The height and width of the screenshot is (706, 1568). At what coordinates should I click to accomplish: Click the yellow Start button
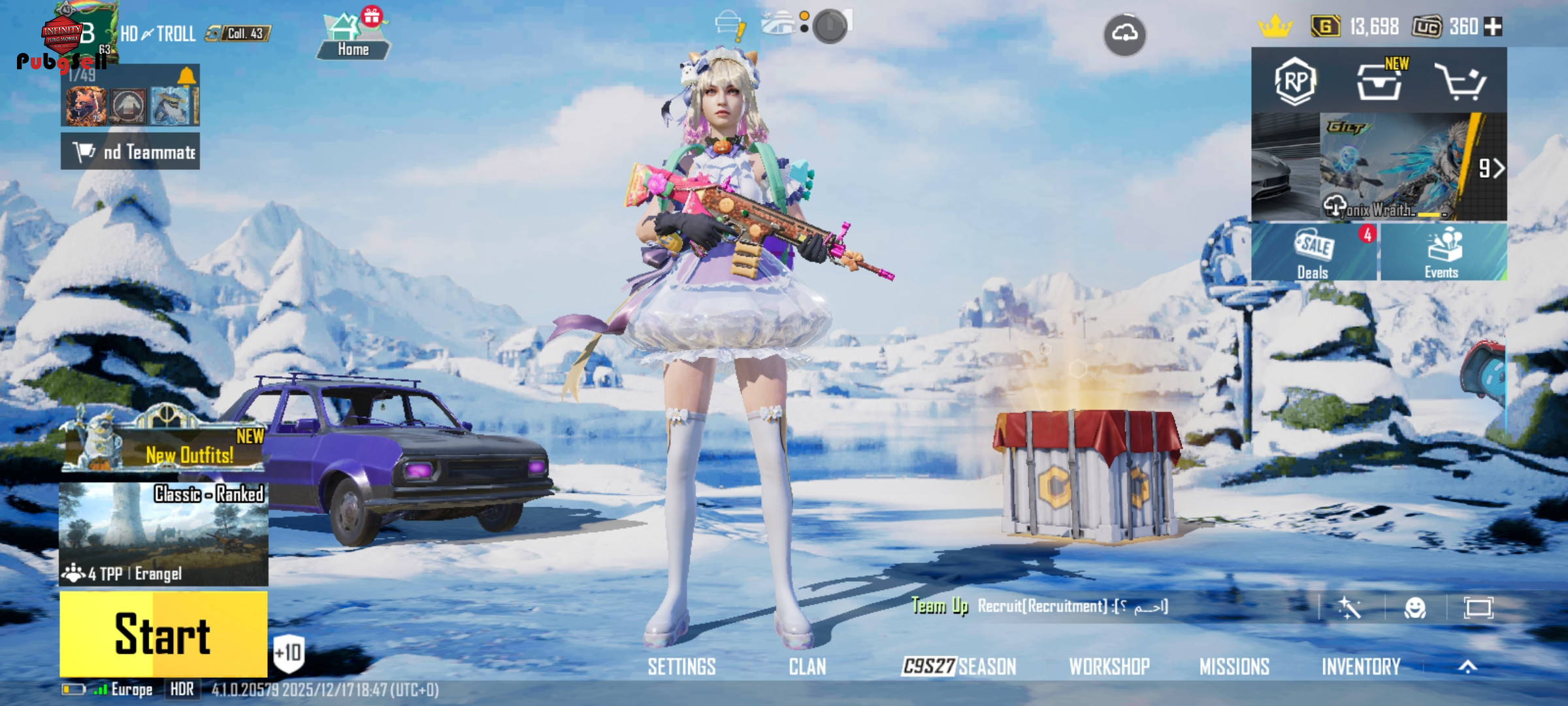click(x=163, y=633)
